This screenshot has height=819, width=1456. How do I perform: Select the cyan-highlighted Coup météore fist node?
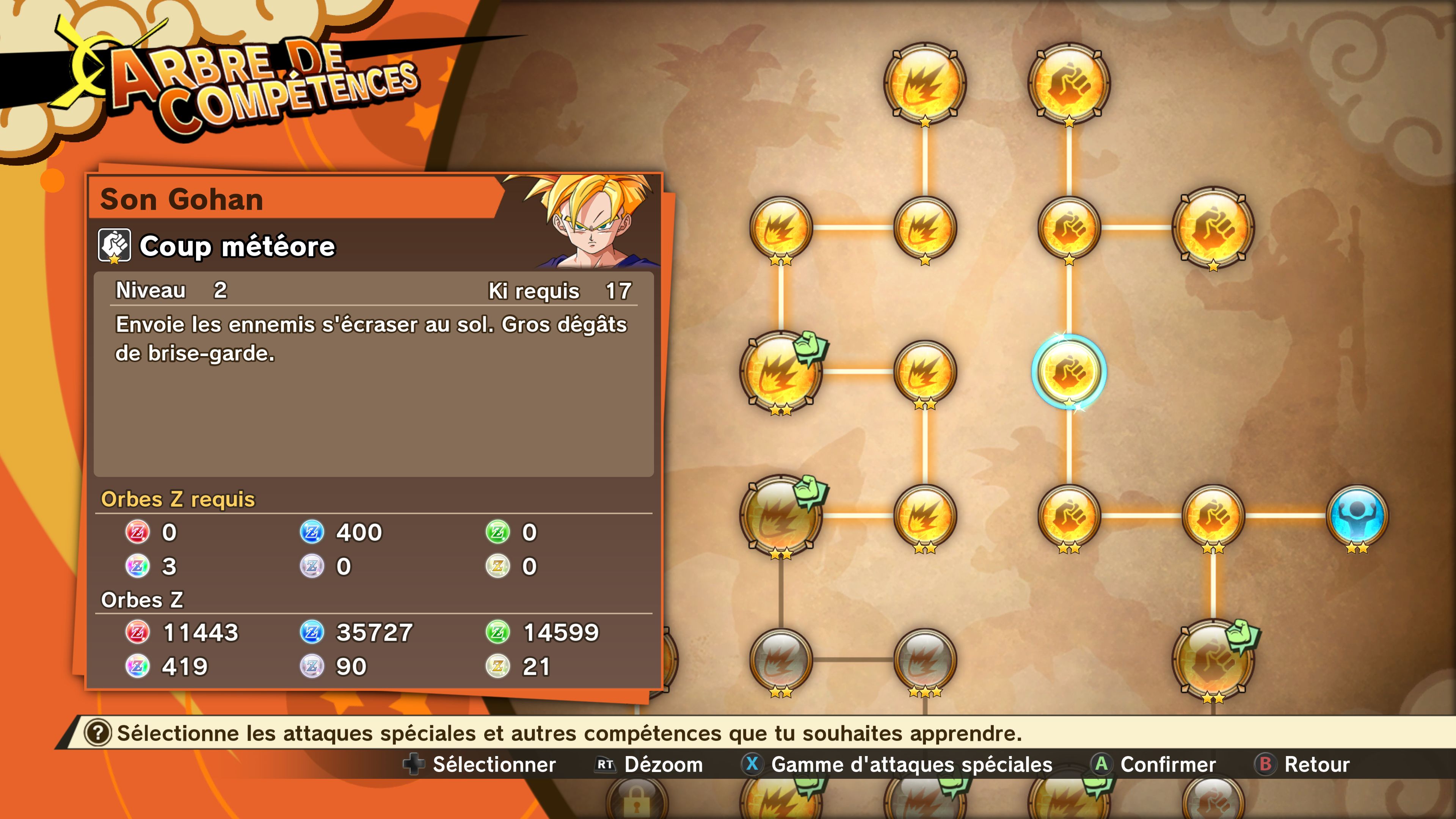[x=1068, y=371]
